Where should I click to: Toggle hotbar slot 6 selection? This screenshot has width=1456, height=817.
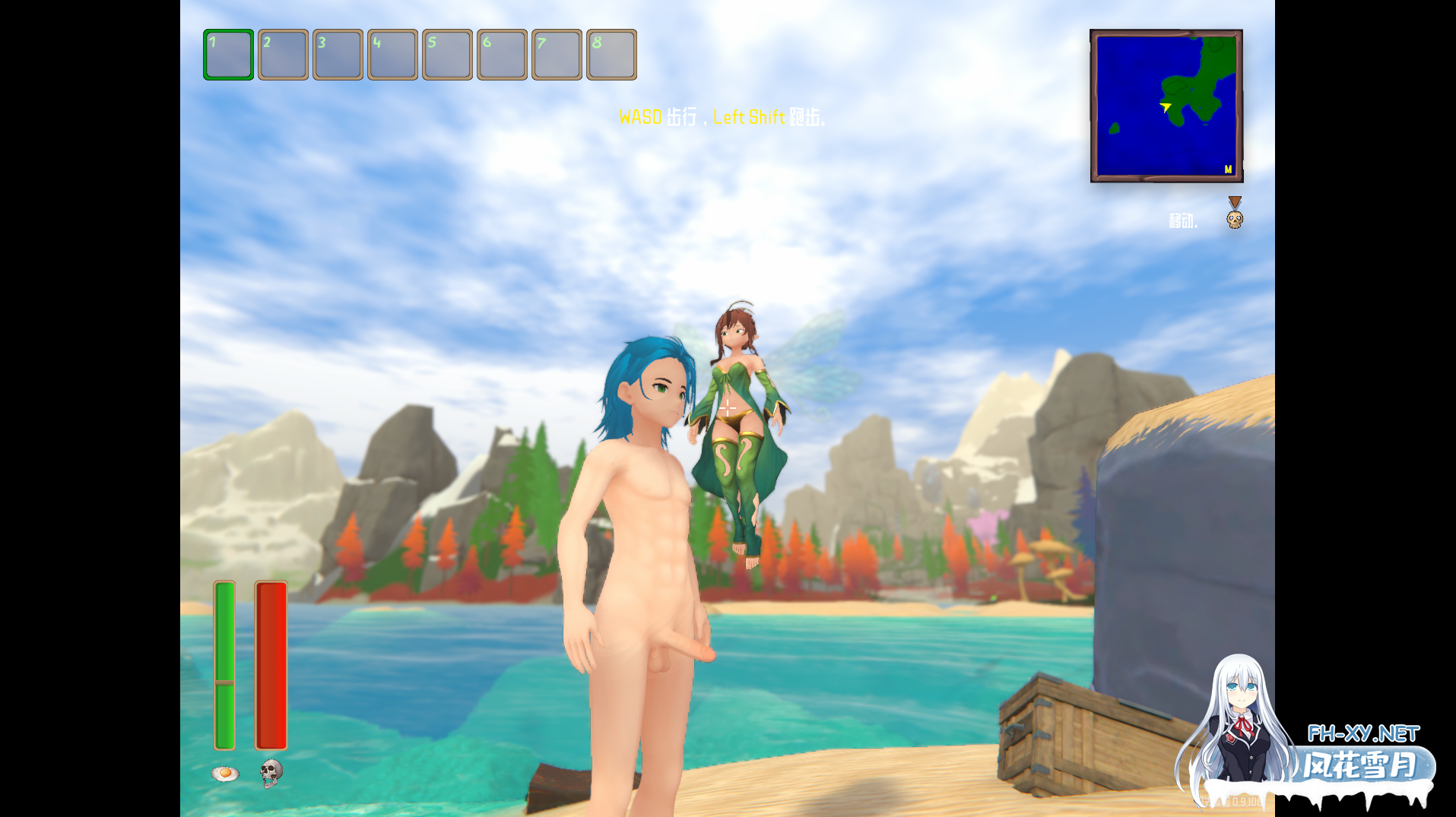pyautogui.click(x=502, y=54)
